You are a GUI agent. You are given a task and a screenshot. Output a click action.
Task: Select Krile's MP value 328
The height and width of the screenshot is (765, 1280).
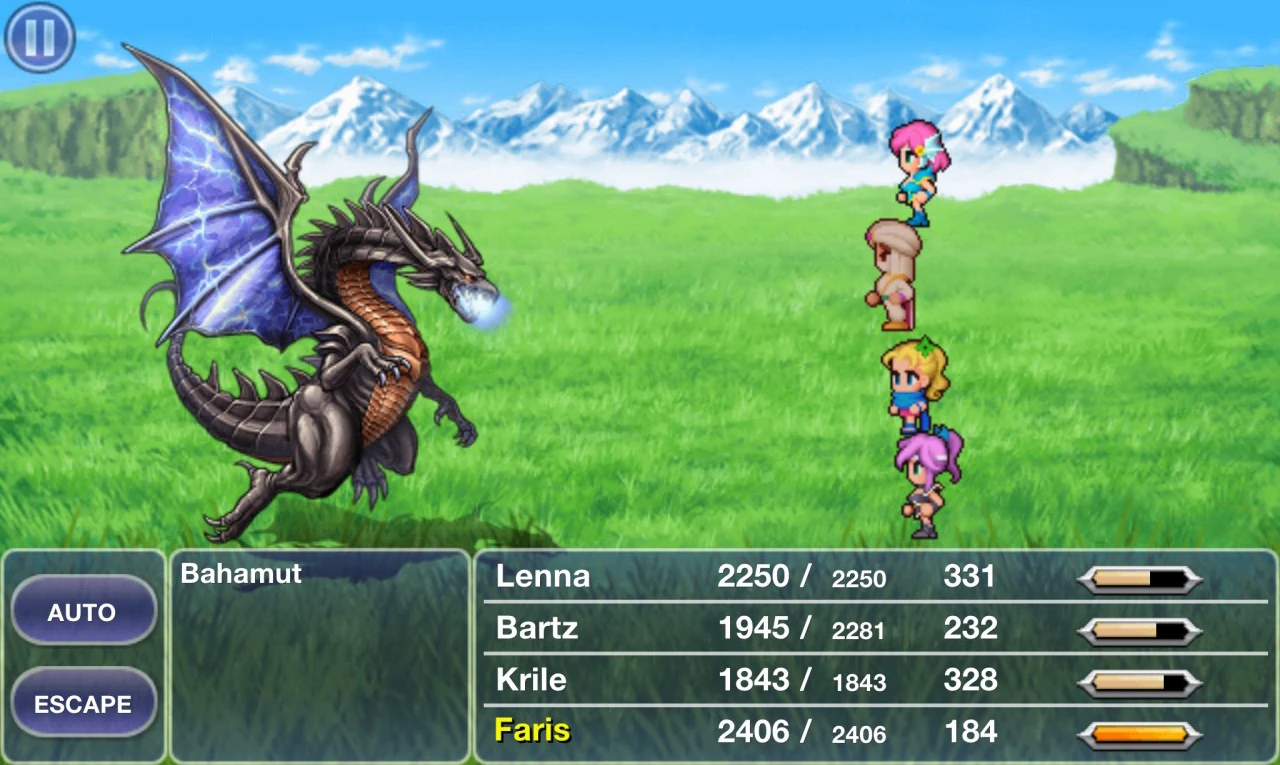[969, 680]
